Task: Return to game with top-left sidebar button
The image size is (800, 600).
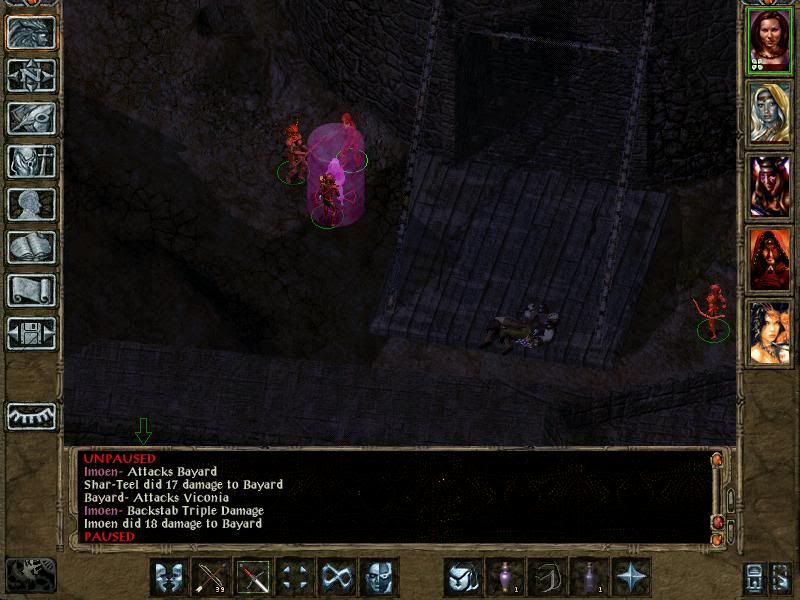Action: (x=31, y=33)
